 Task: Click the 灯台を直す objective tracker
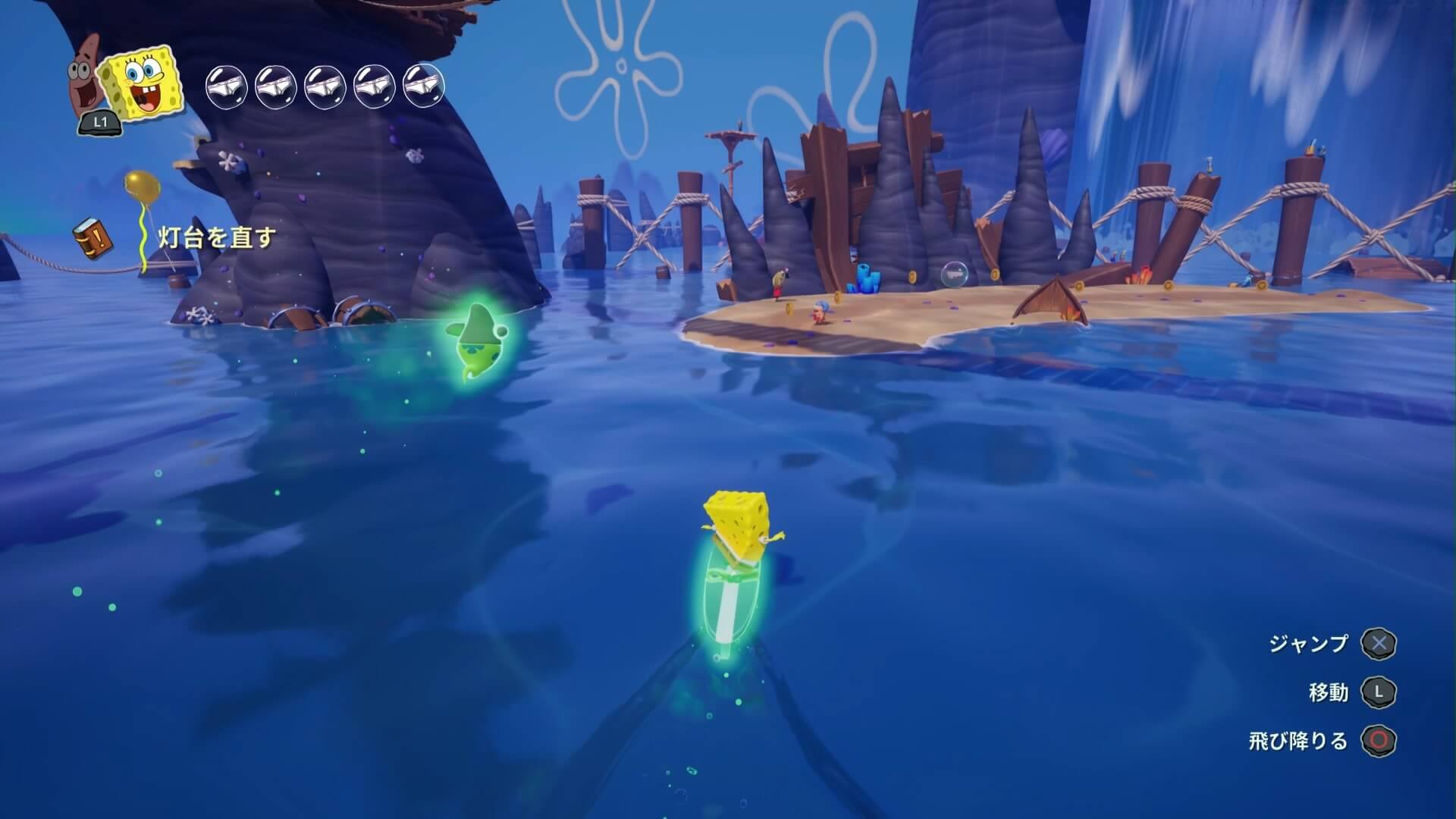(216, 238)
